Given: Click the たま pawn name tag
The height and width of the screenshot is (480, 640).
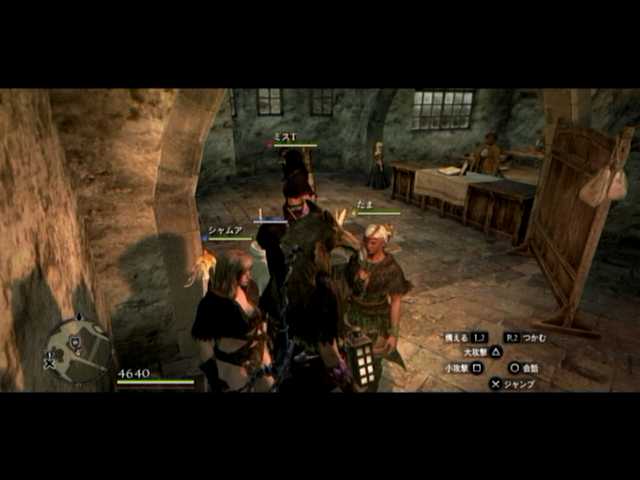Looking at the screenshot, I should coord(364,205).
